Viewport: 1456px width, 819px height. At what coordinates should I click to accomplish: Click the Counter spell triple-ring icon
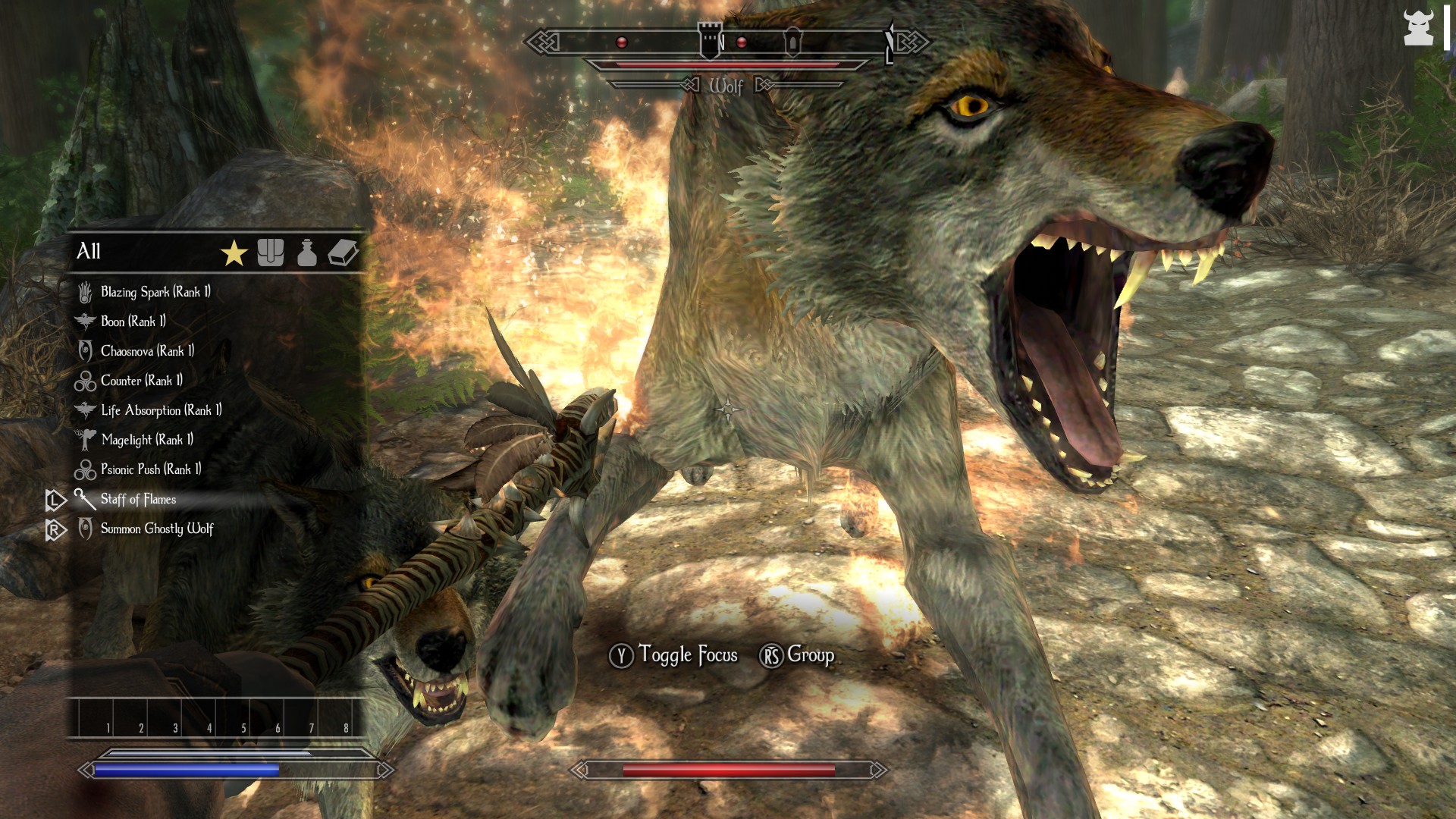[85, 381]
